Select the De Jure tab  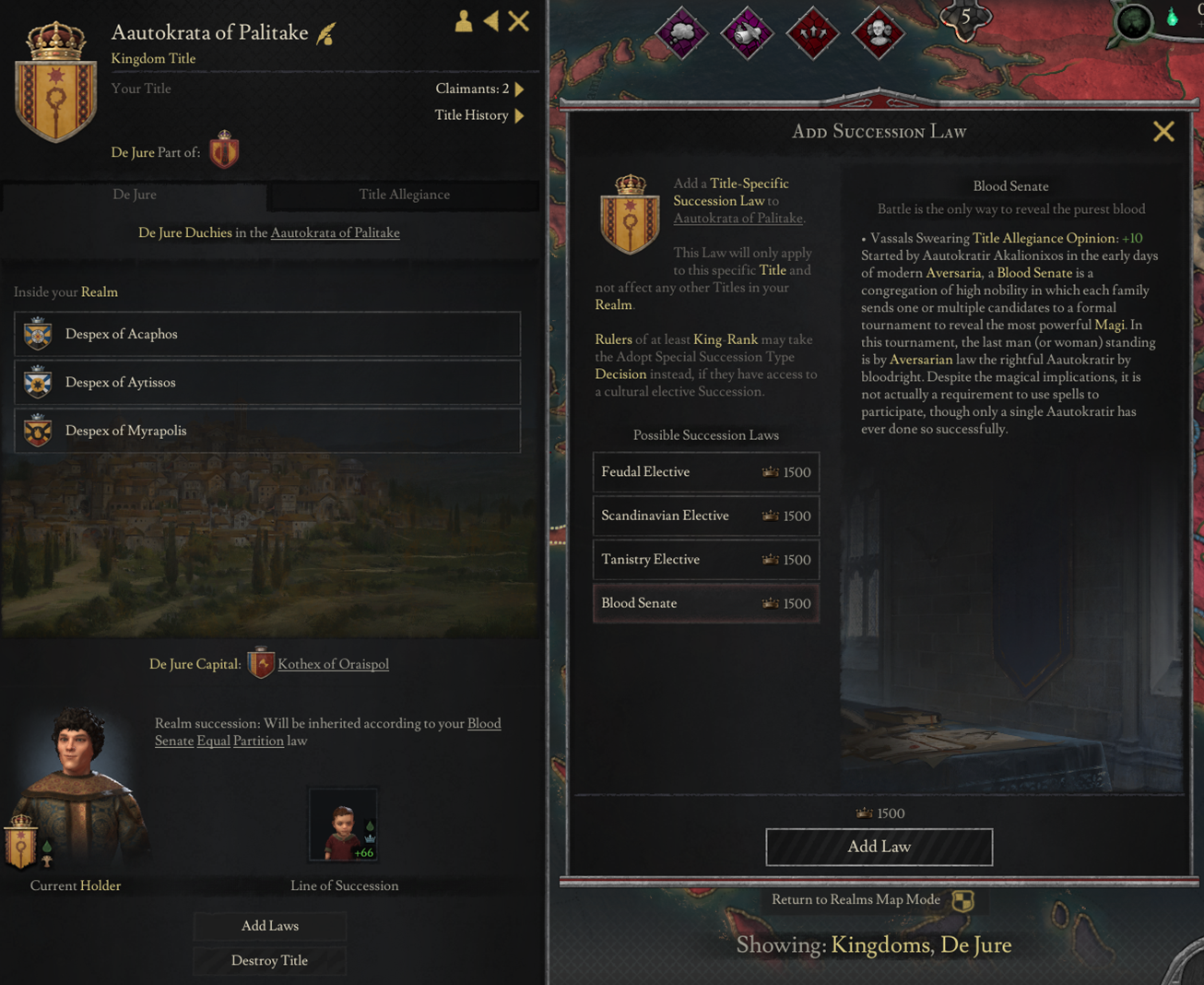pyautogui.click(x=135, y=195)
